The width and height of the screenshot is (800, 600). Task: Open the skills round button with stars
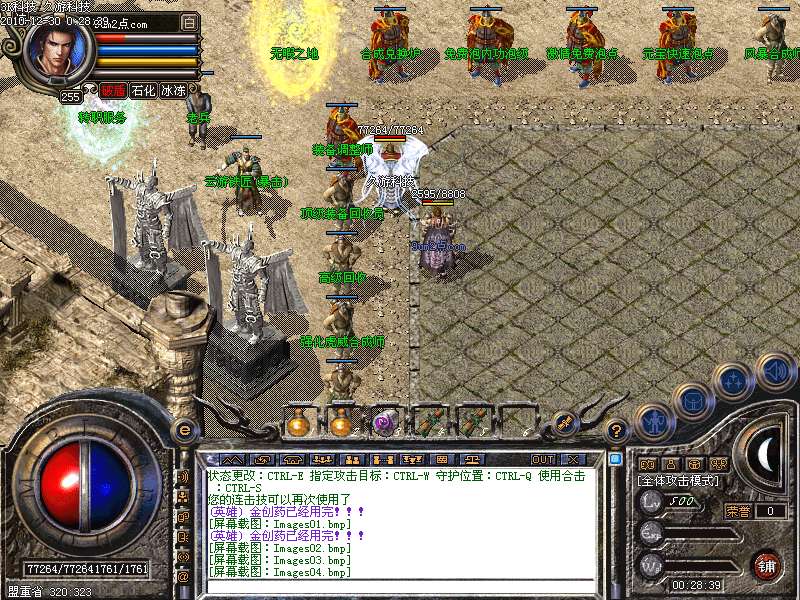tap(733, 382)
